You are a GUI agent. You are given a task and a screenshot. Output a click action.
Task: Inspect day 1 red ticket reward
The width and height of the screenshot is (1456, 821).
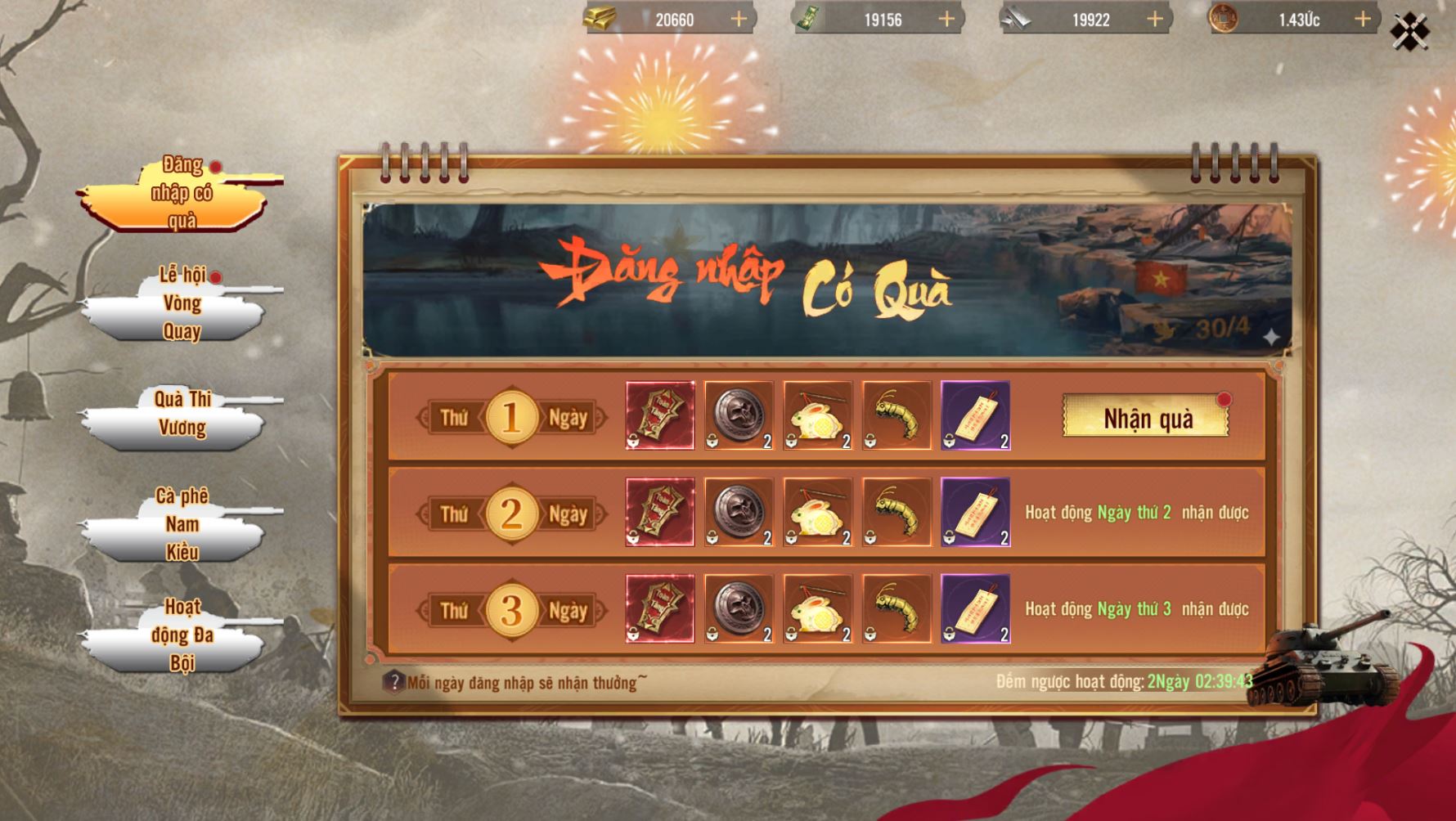click(x=660, y=415)
